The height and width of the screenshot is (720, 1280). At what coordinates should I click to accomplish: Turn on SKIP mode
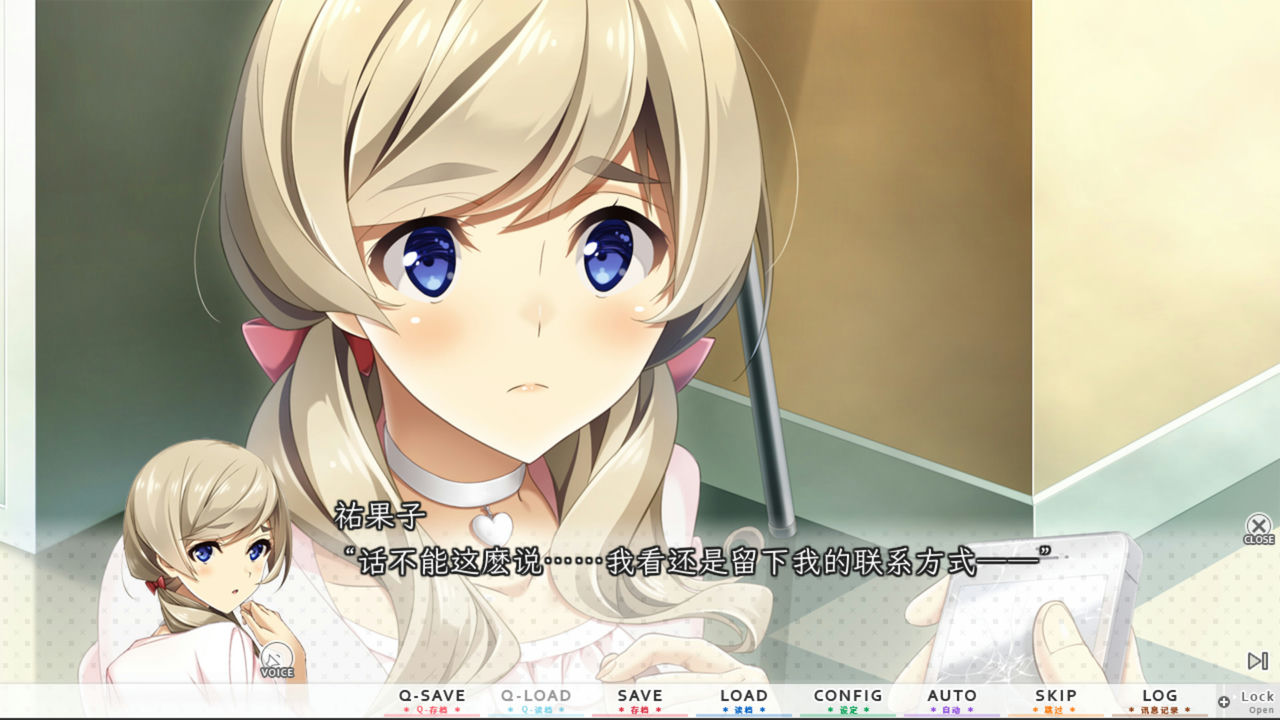[x=1057, y=695]
